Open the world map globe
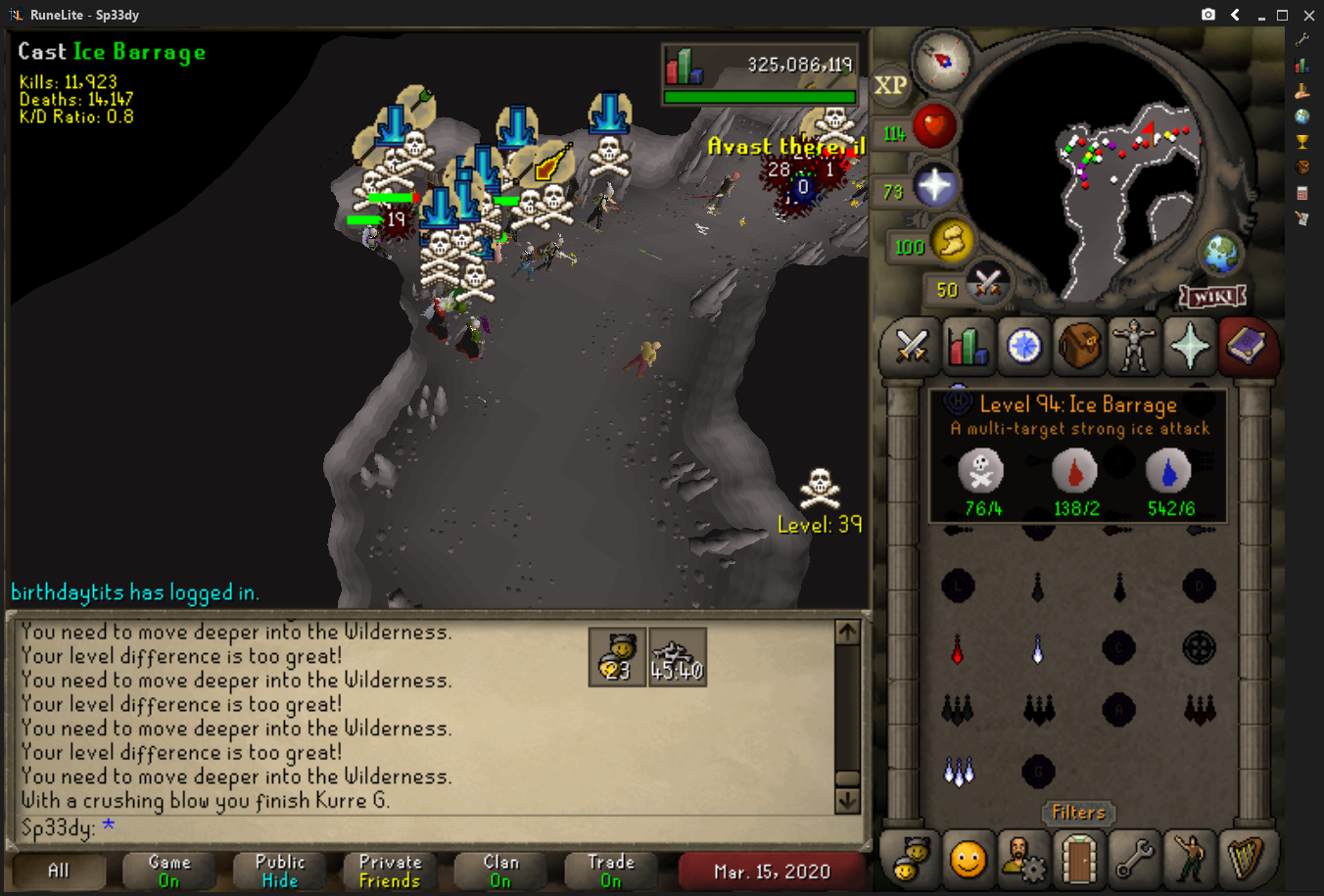1324x896 pixels. pos(1221,255)
